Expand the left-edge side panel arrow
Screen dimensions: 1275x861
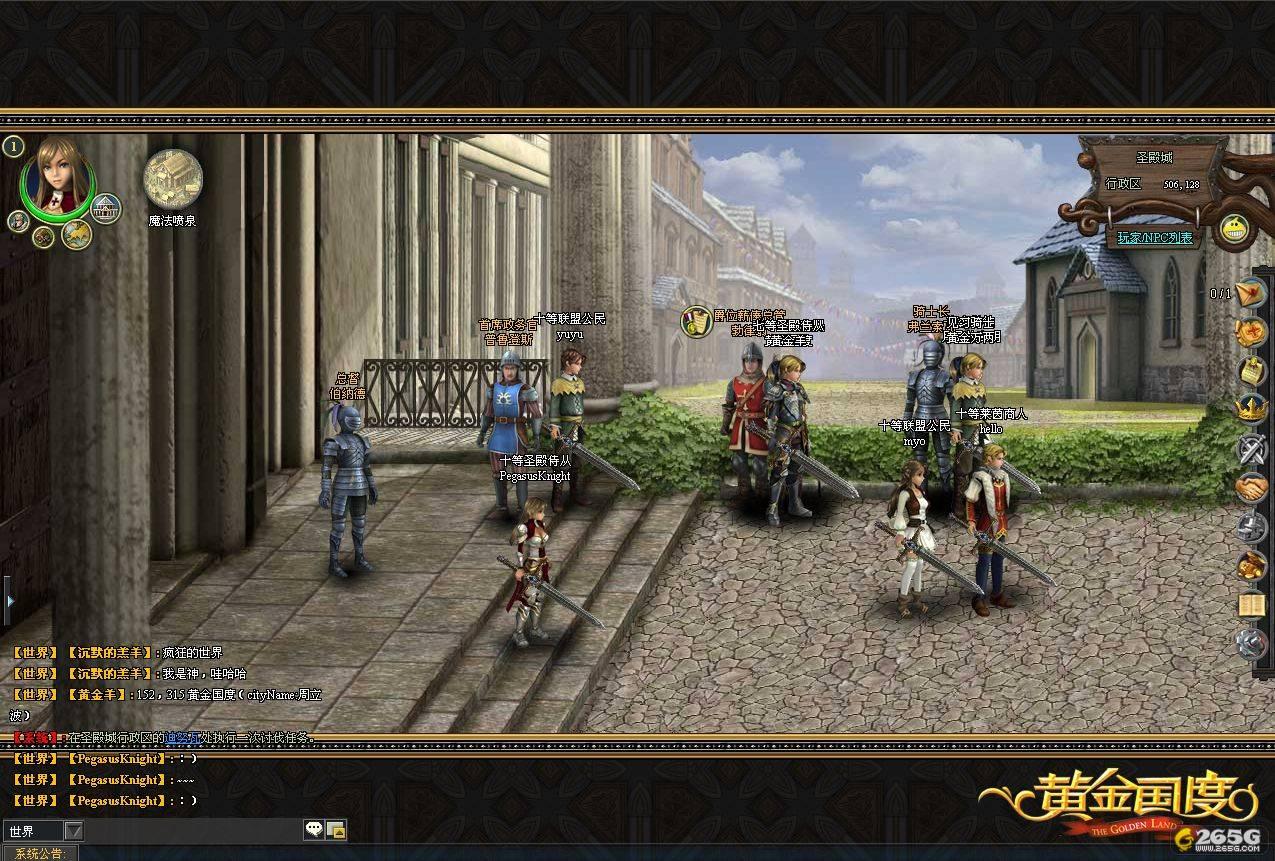click(x=9, y=601)
